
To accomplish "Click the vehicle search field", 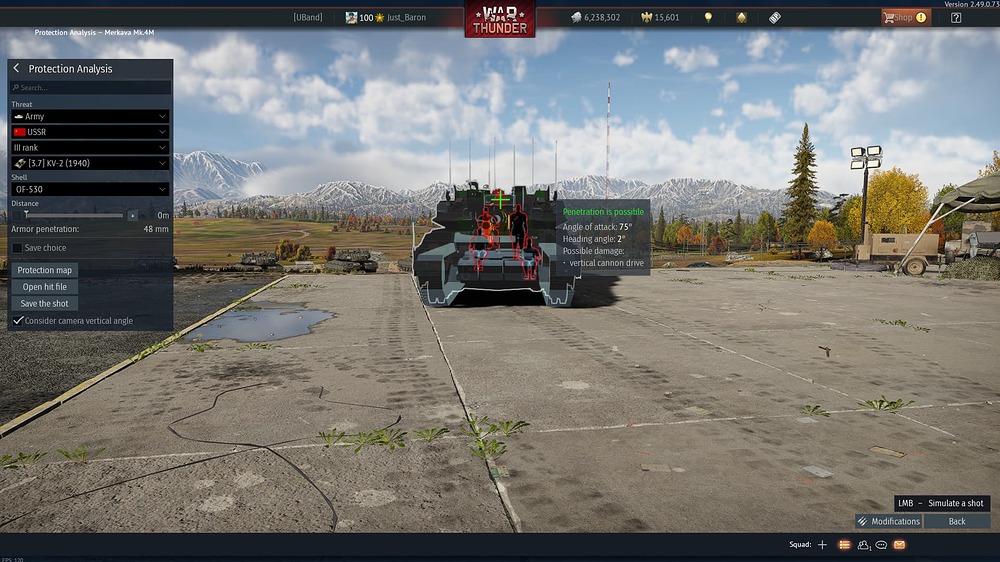I will (90, 87).
